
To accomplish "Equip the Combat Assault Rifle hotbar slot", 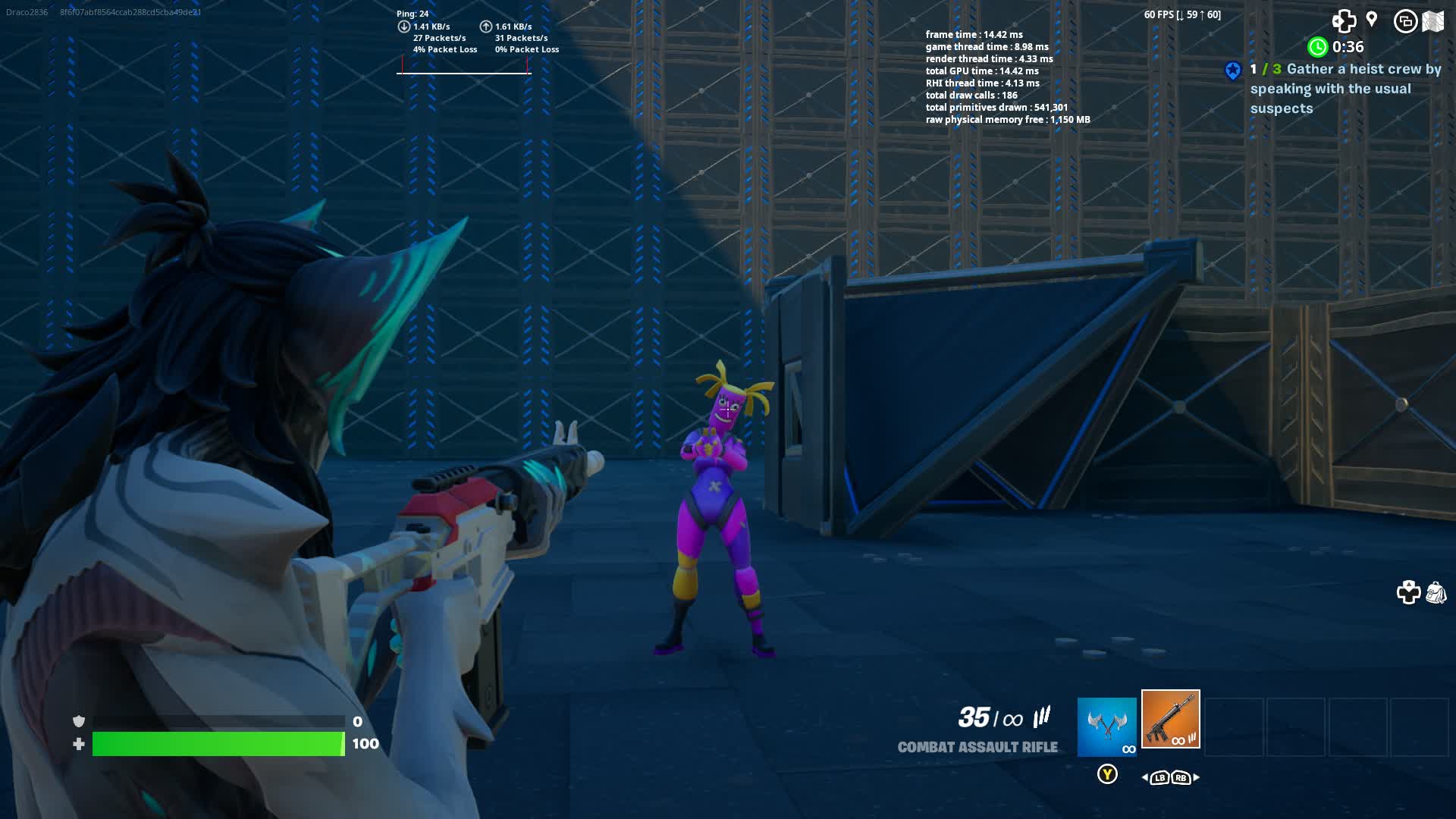I will (1170, 720).
